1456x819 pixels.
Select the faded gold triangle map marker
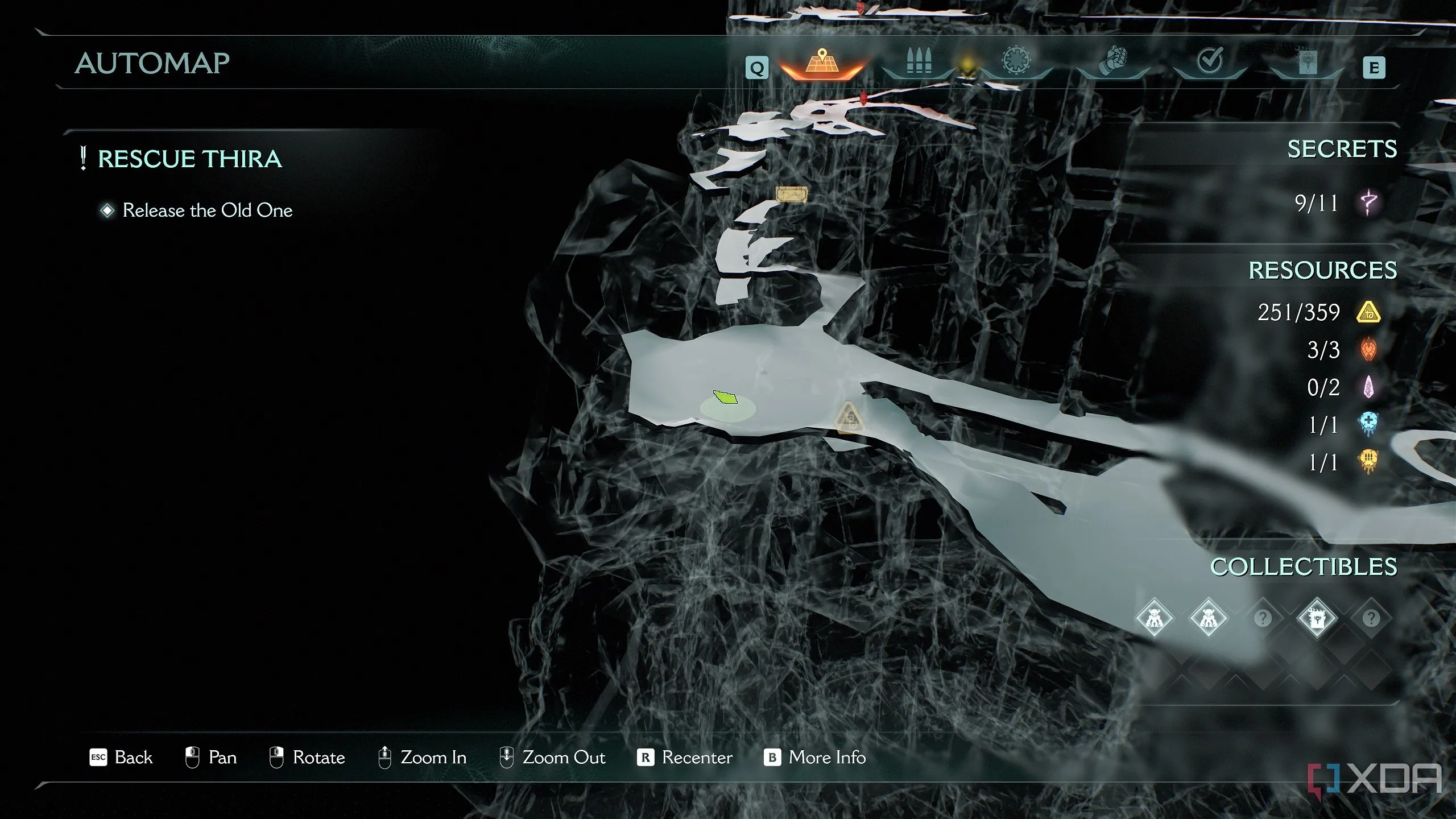pyautogui.click(x=849, y=418)
